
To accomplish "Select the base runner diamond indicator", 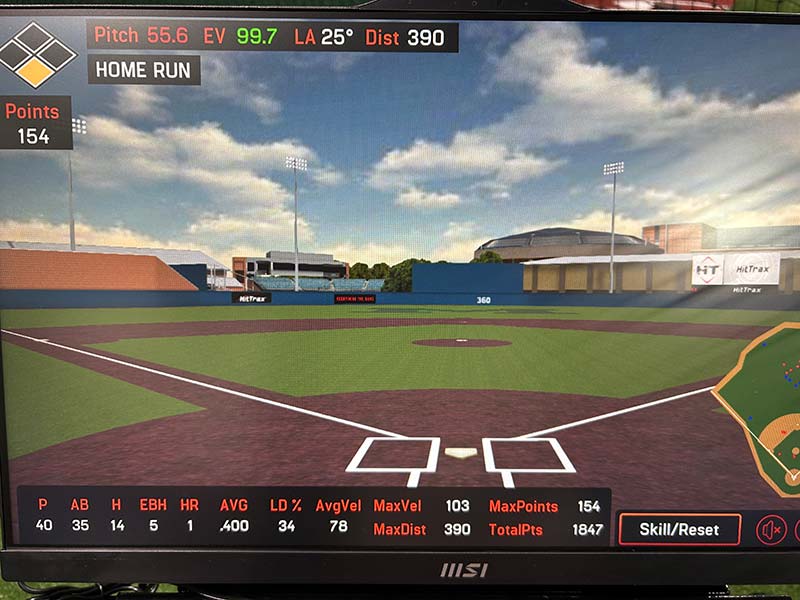I will pyautogui.click(x=37, y=54).
